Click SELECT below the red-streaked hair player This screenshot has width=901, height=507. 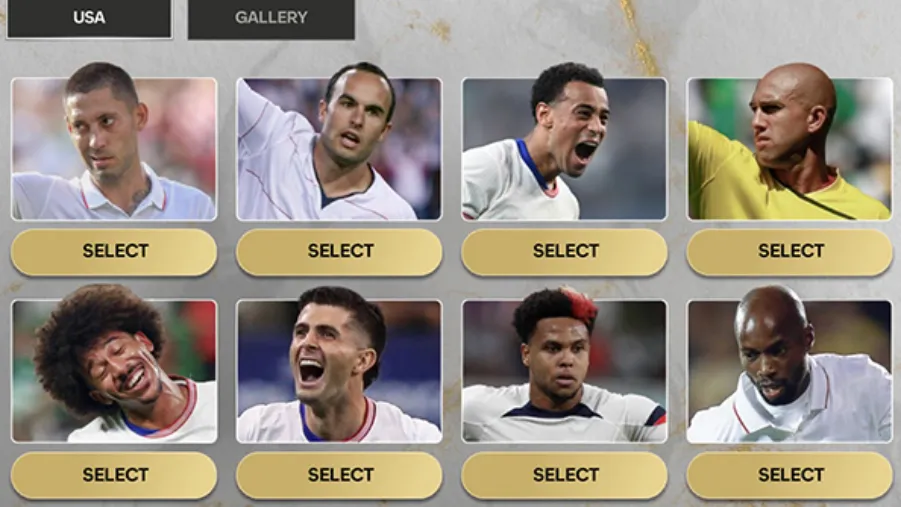pyautogui.click(x=565, y=475)
